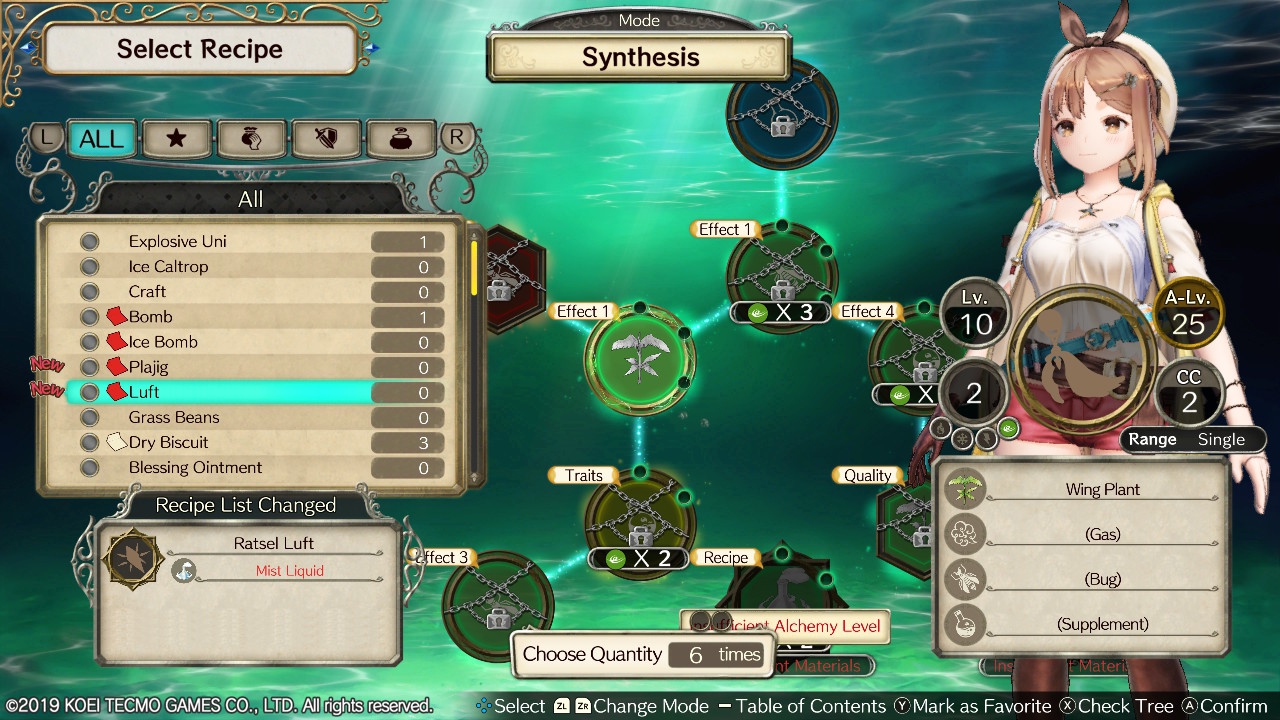The height and width of the screenshot is (720, 1280).
Task: Choose the Dry Biscuit recipe
Action: pyautogui.click(x=251, y=442)
